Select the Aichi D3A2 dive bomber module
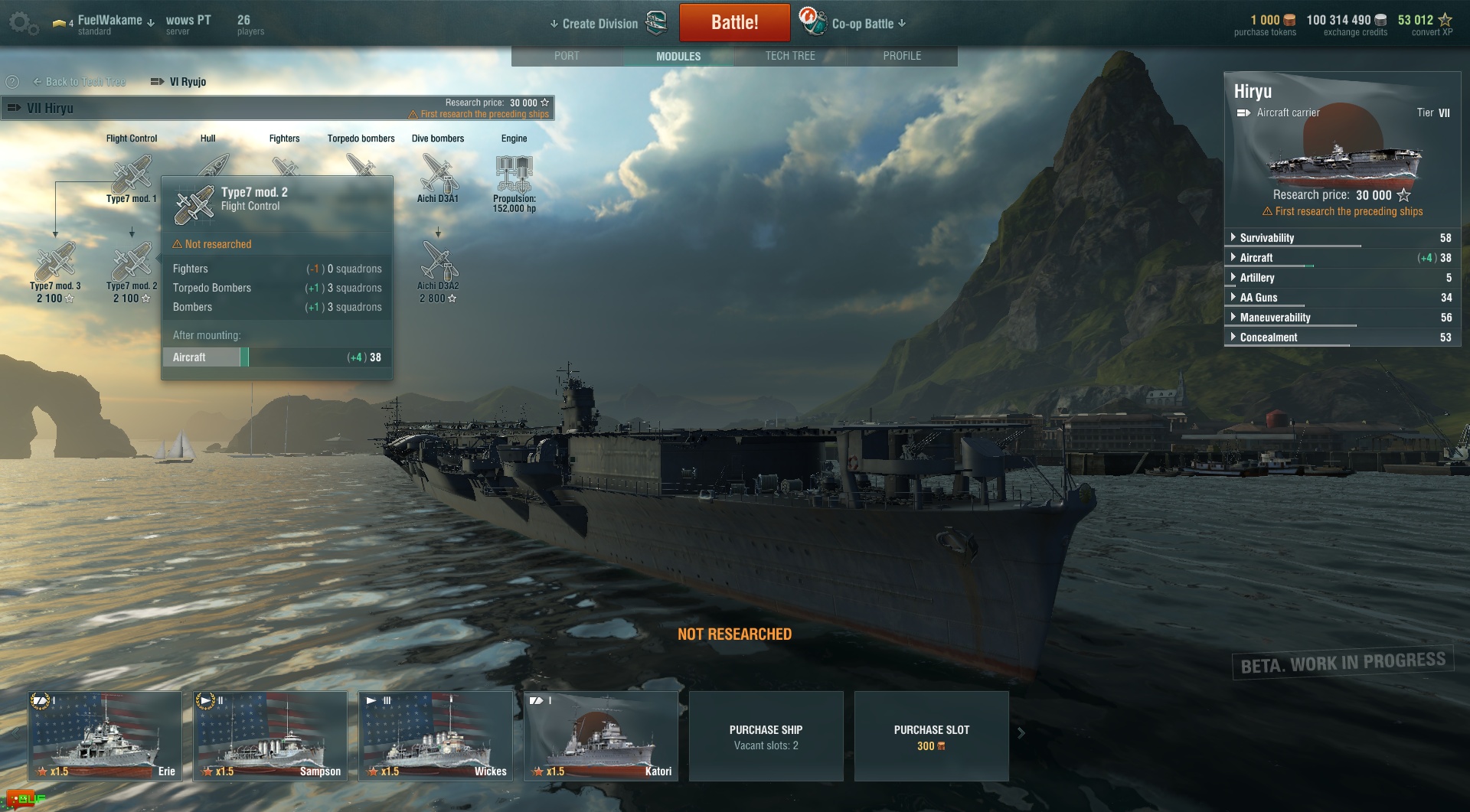The width and height of the screenshot is (1470, 812). pos(438,263)
